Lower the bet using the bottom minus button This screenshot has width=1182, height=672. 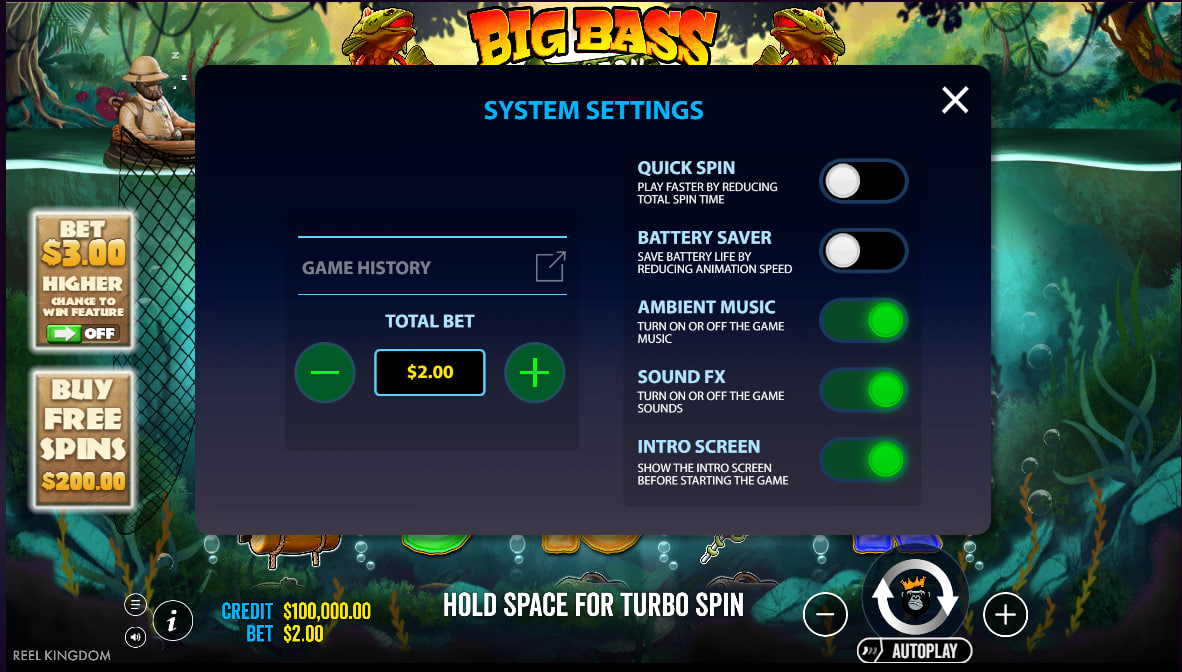pos(825,615)
